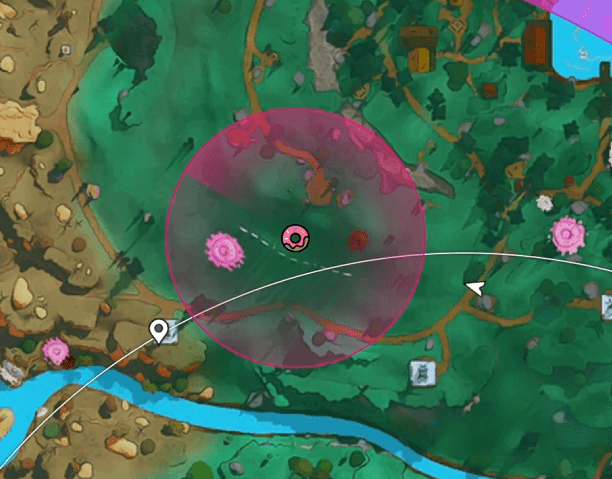Click the white location pin marker
Viewport: 612px width, 479px height.
point(158,330)
